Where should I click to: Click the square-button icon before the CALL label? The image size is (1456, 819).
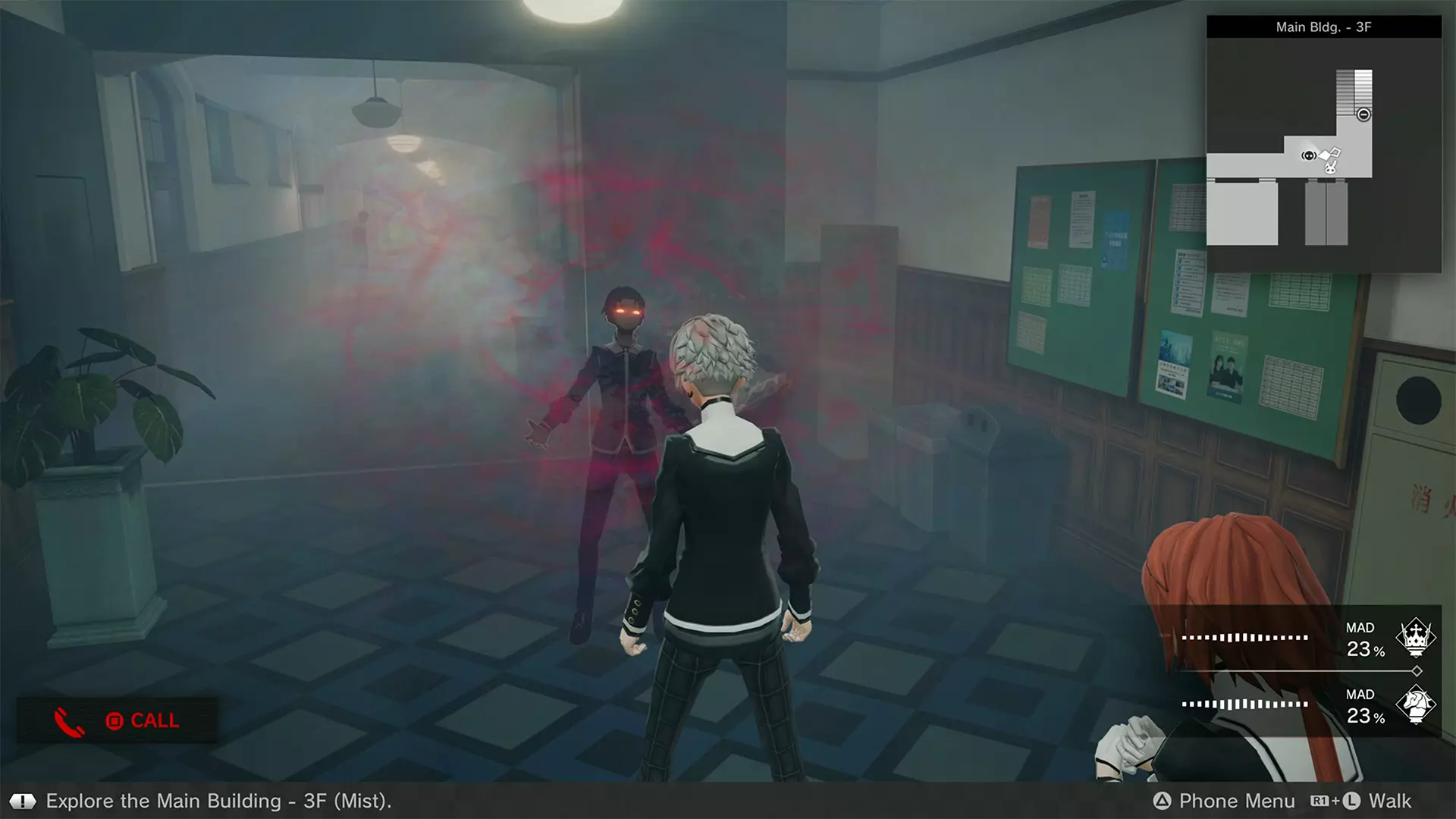click(112, 721)
